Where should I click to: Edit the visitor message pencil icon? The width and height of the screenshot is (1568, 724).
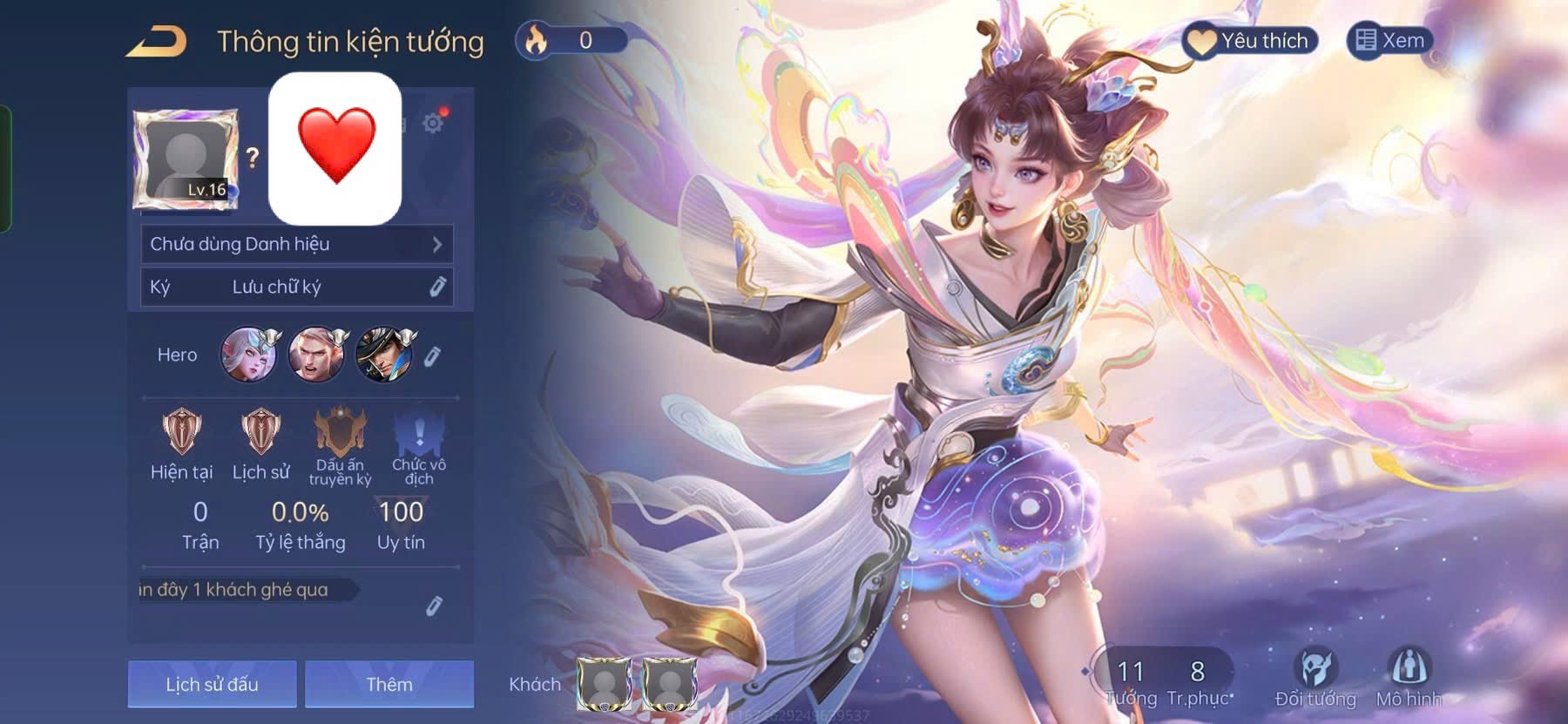coord(434,606)
